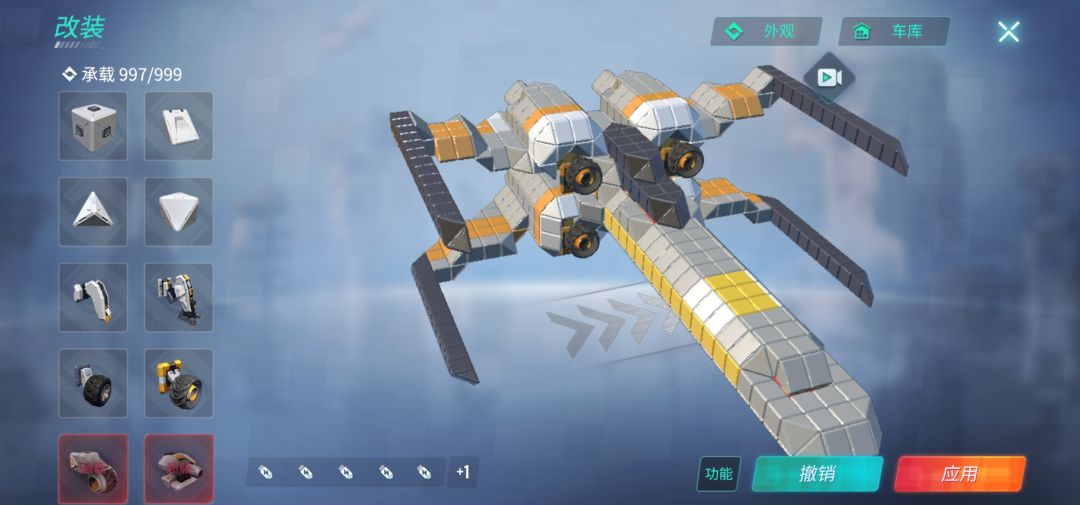
Task: Go to the 车库 garage
Action: tap(894, 31)
